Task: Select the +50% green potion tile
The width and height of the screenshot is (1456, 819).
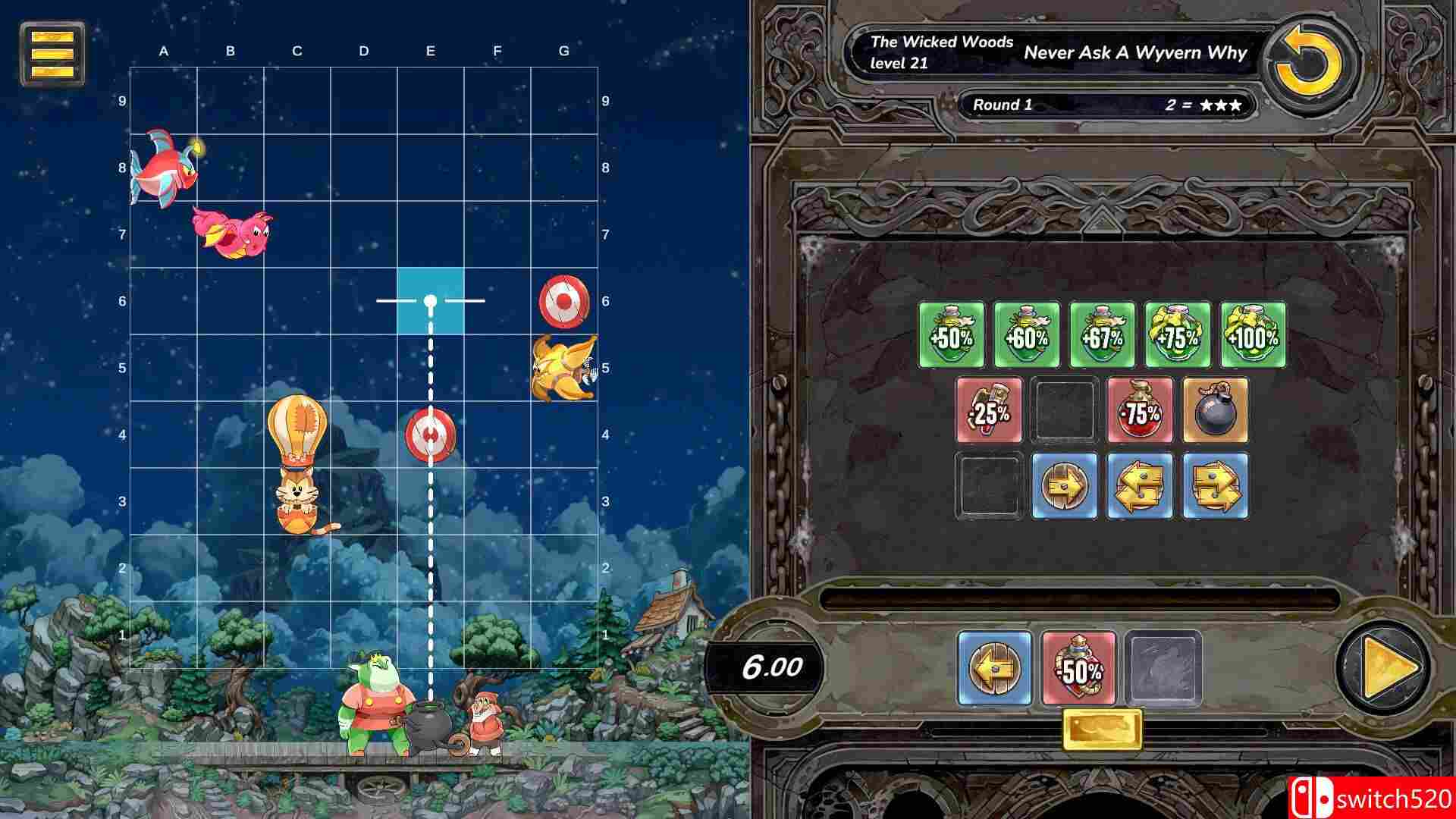Action: [x=952, y=336]
